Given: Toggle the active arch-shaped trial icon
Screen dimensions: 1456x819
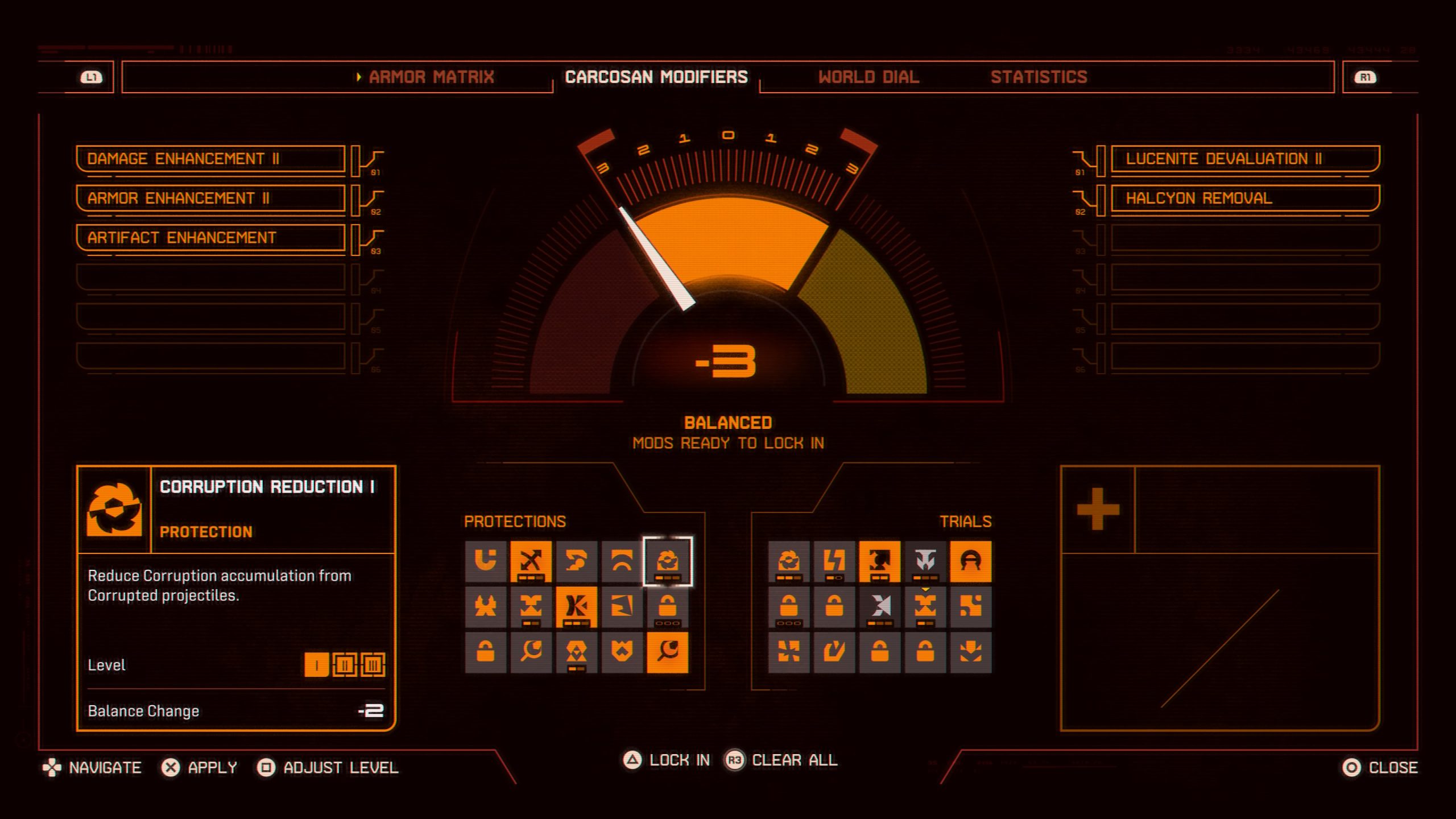Looking at the screenshot, I should (x=970, y=561).
